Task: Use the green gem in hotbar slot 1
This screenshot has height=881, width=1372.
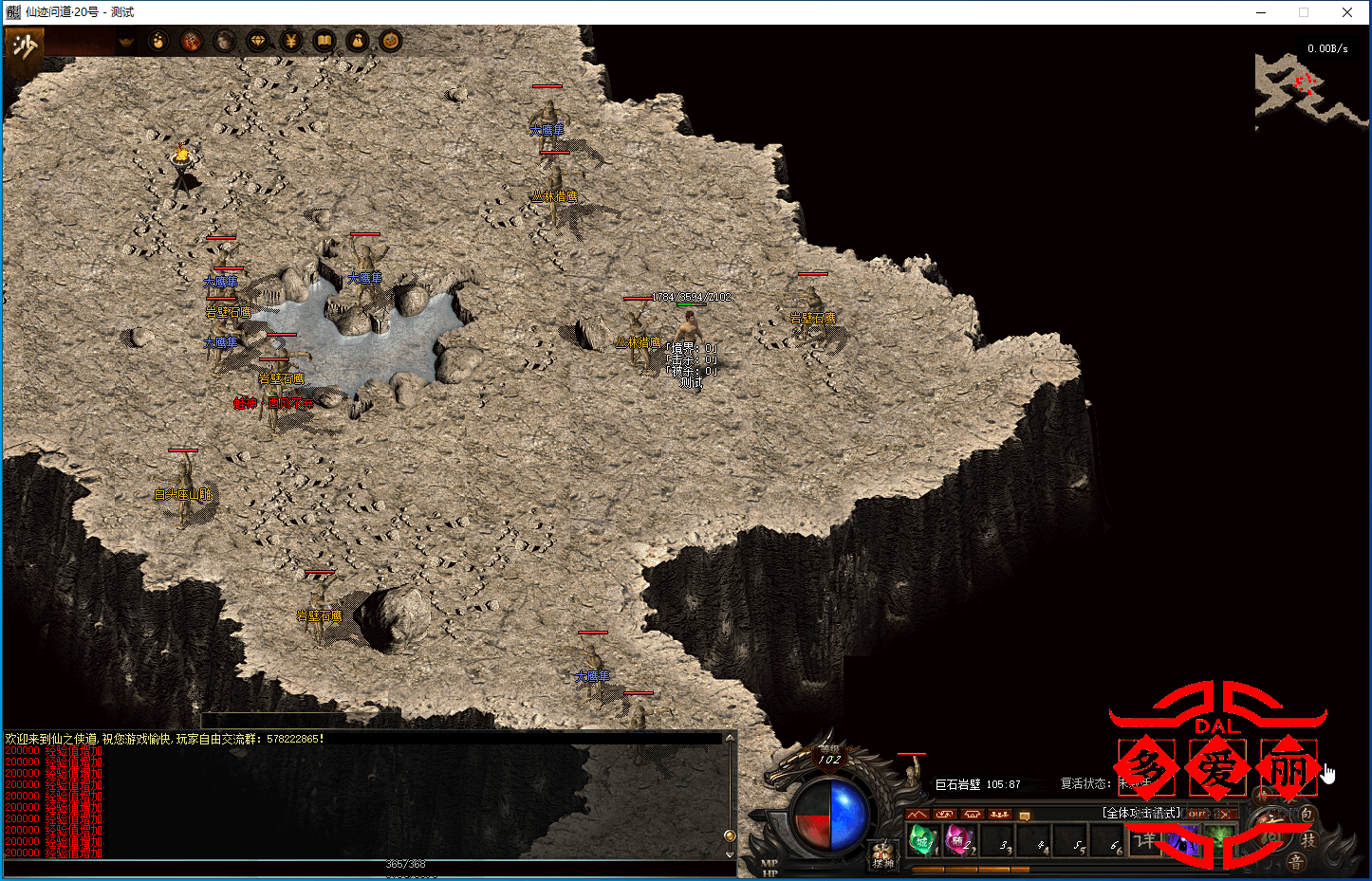Action: [x=922, y=839]
